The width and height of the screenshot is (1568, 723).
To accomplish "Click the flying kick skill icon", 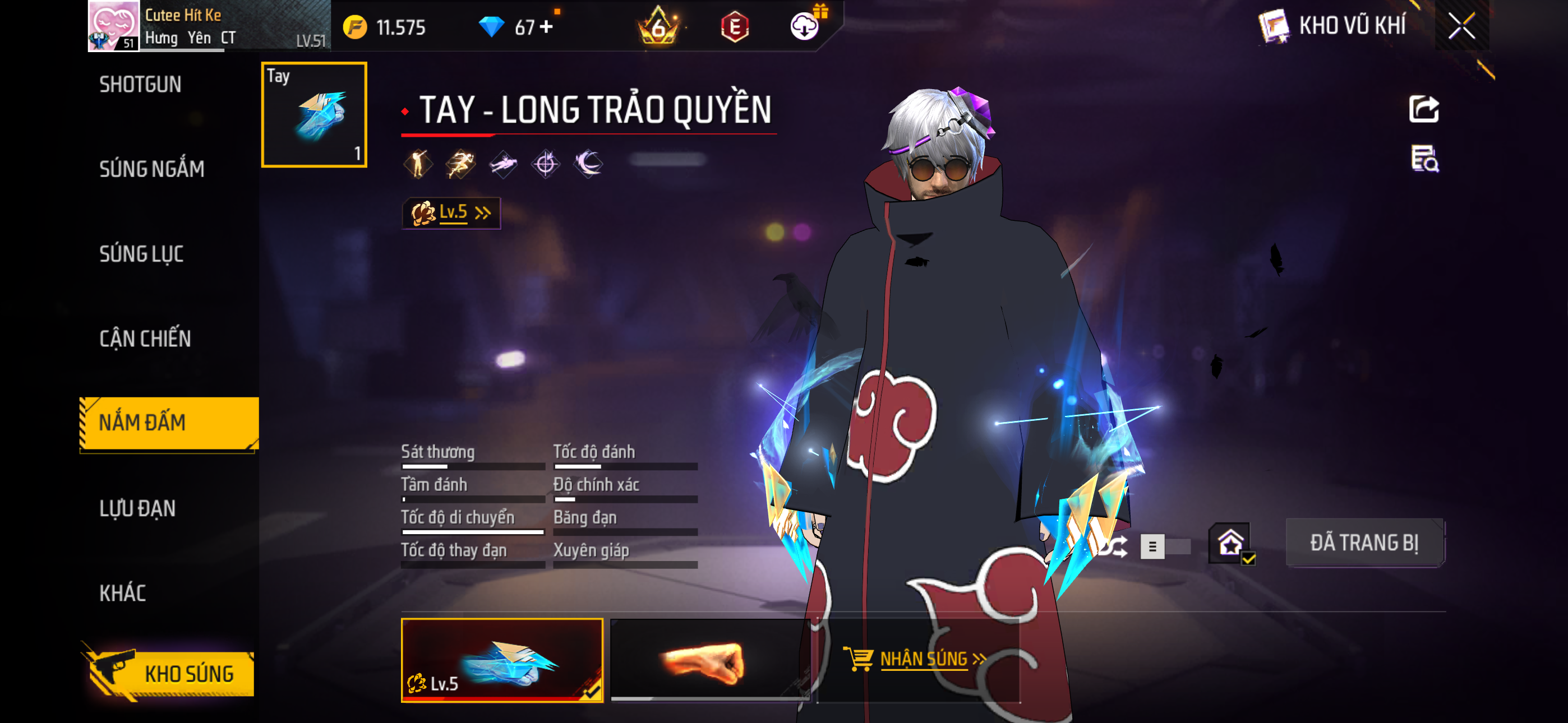I will point(504,164).
